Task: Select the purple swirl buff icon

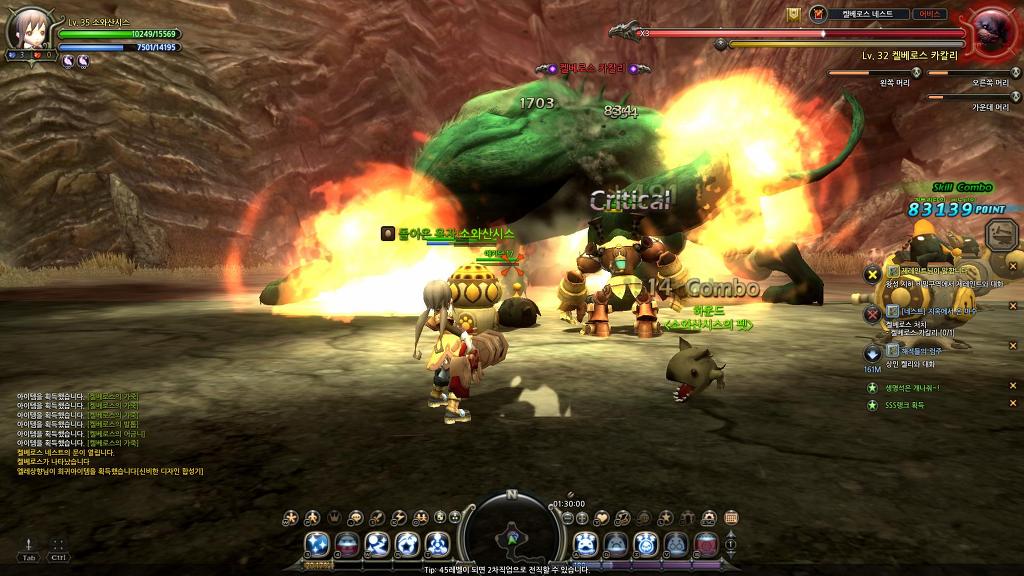Action: (x=68, y=60)
